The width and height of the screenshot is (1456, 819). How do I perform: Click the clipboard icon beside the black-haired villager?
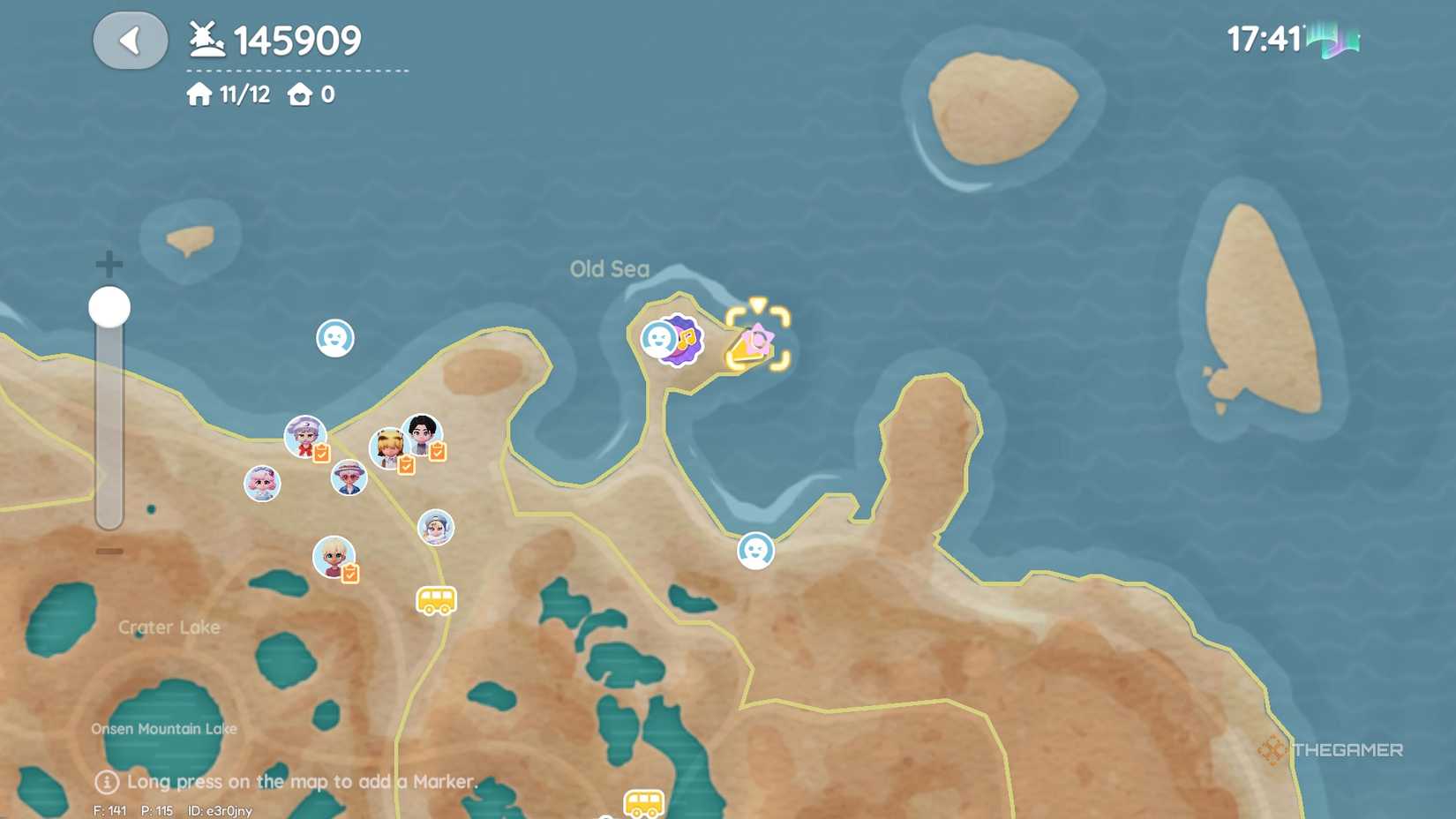pyautogui.click(x=438, y=452)
